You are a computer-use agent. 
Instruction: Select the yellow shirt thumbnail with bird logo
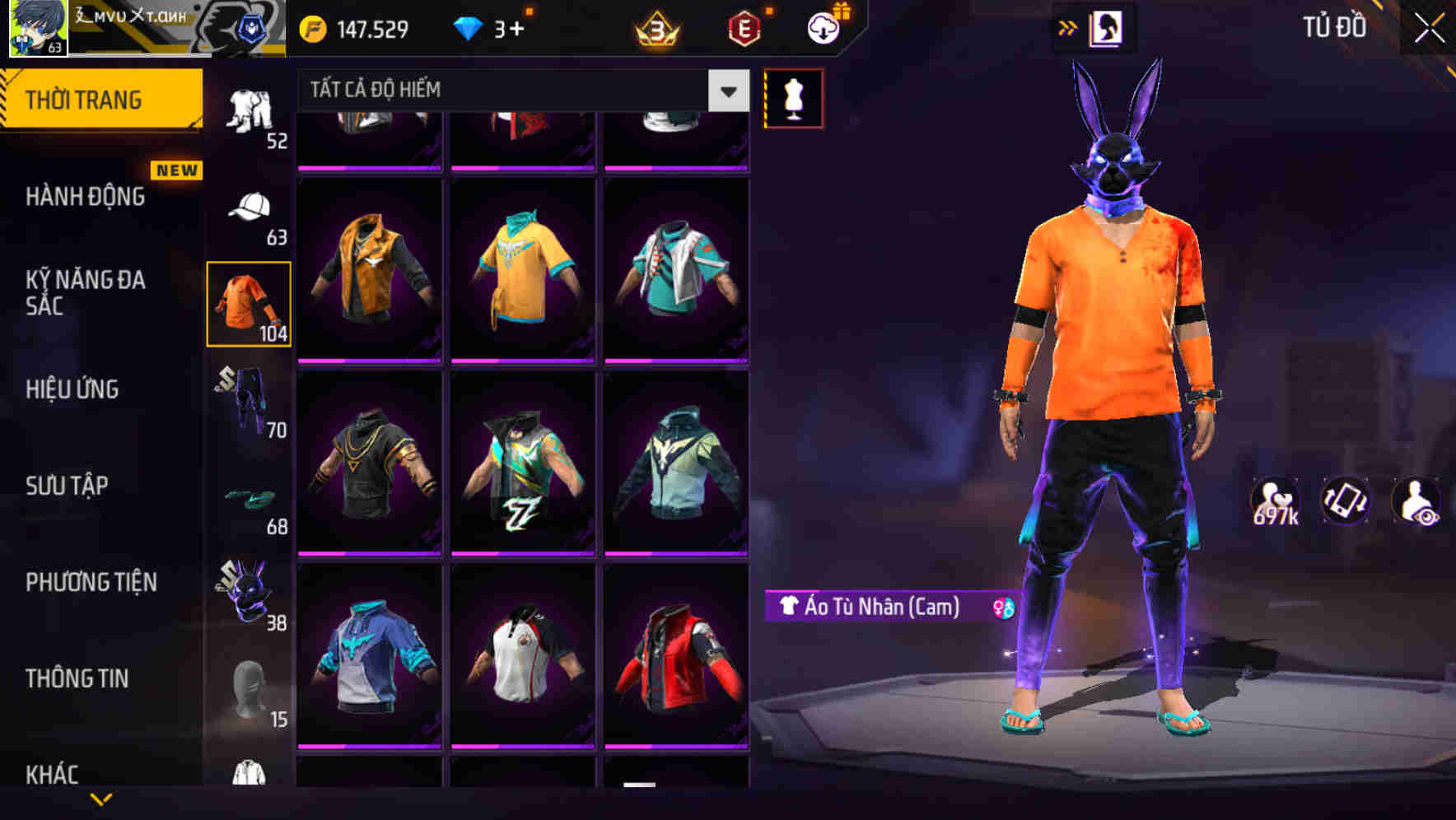(523, 270)
